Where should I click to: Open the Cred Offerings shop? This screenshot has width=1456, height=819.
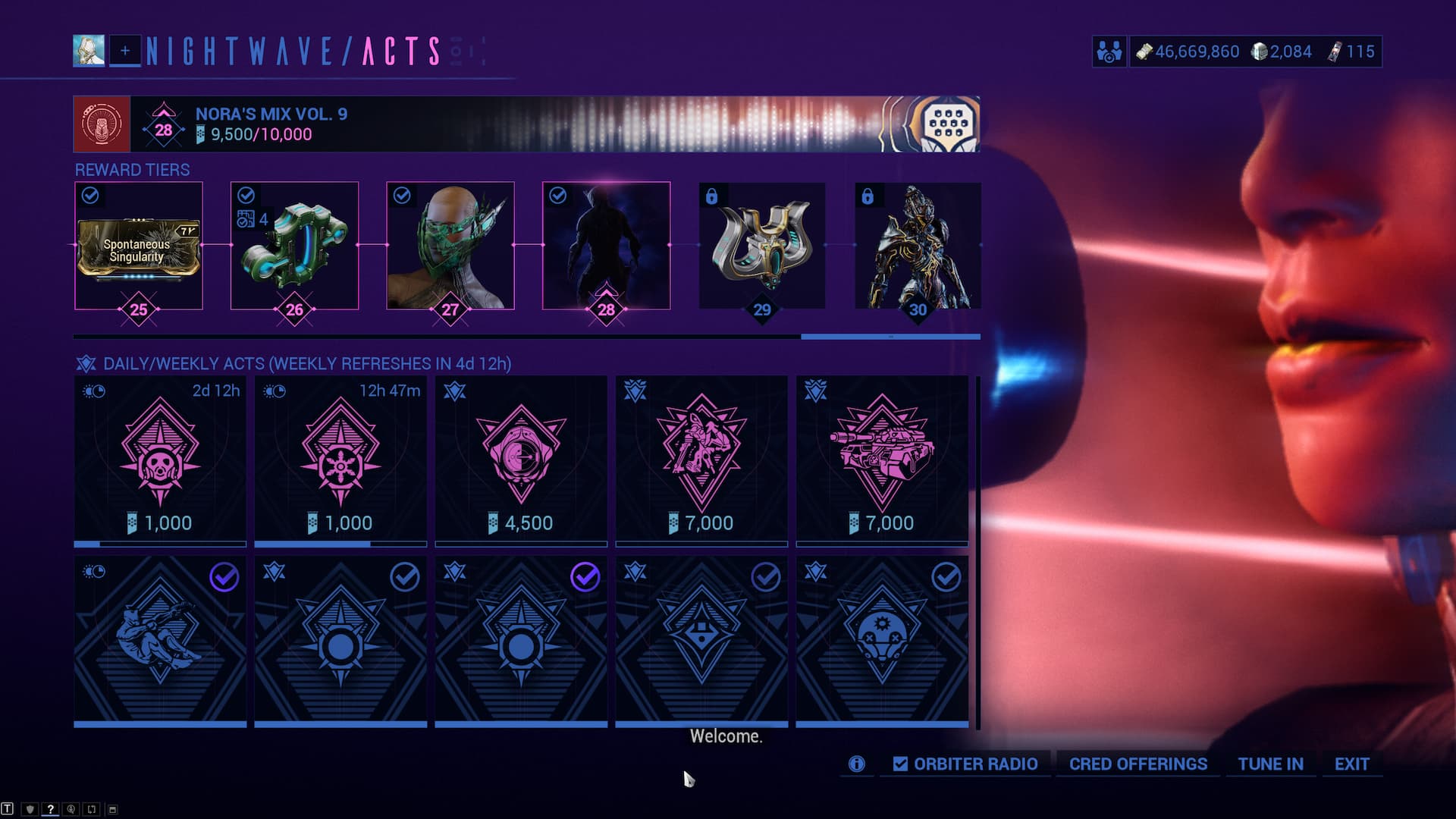tap(1137, 764)
